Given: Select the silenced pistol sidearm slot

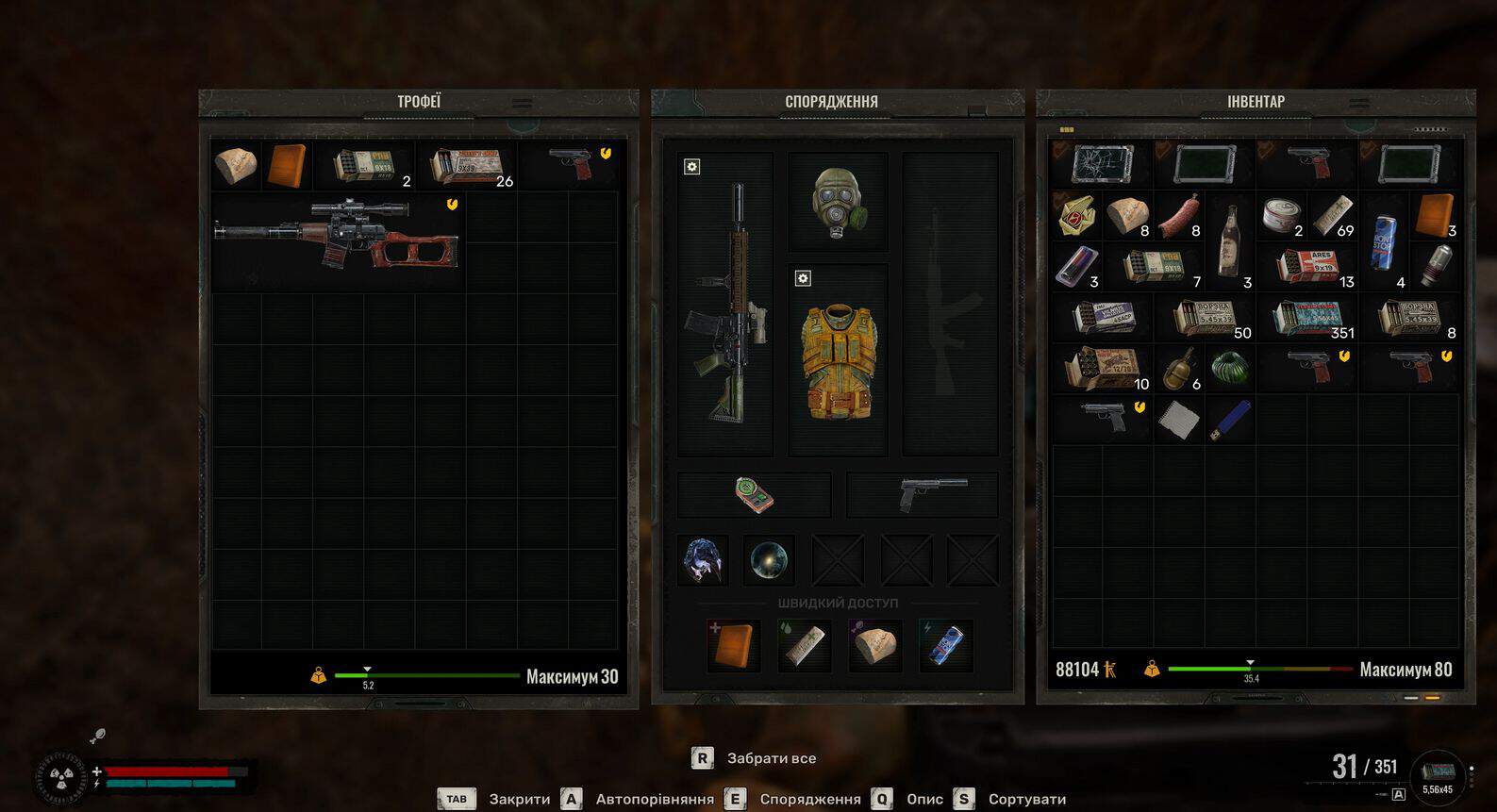Looking at the screenshot, I should coord(923,495).
